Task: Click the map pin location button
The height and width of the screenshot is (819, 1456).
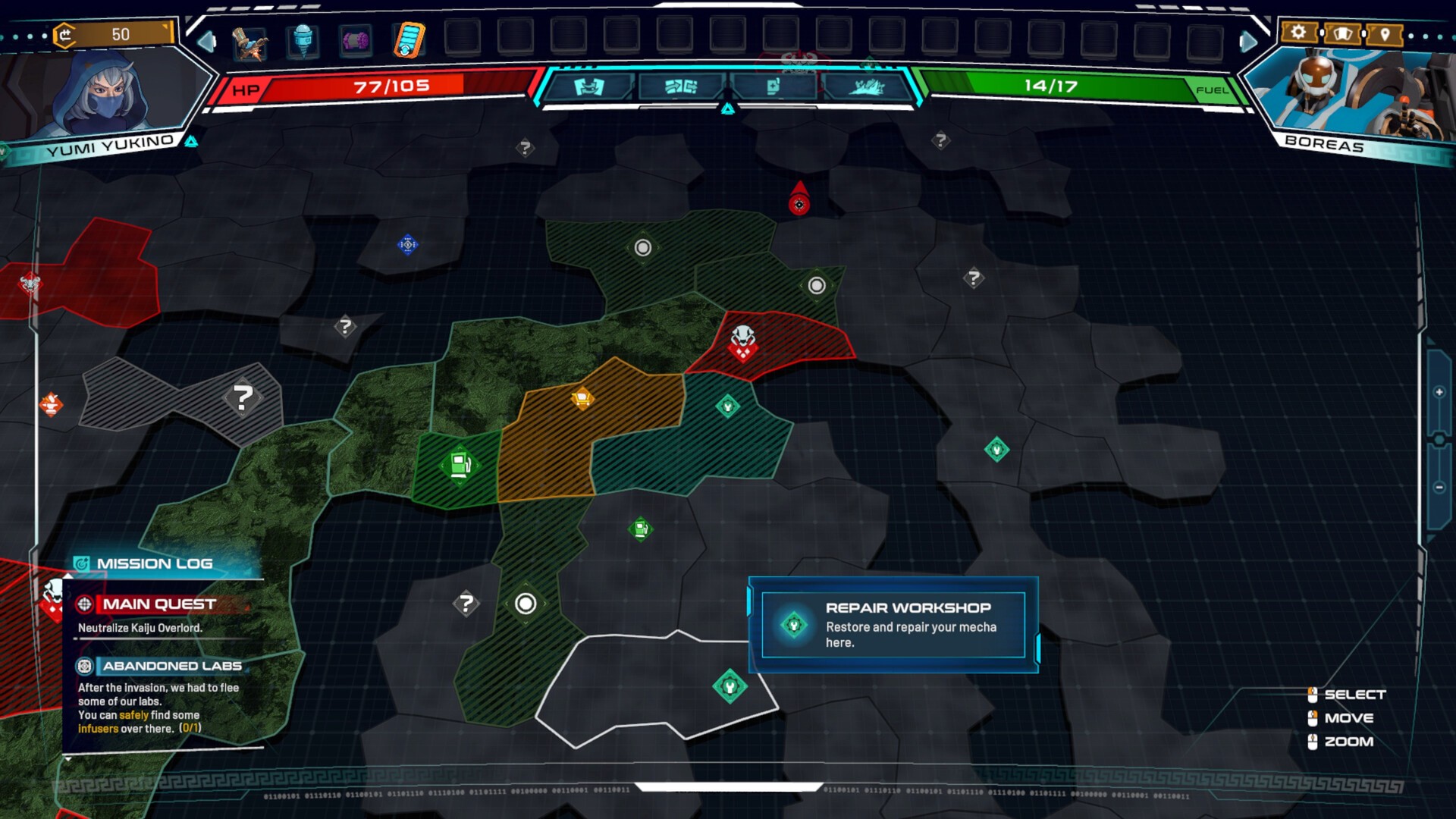Action: tap(1385, 34)
